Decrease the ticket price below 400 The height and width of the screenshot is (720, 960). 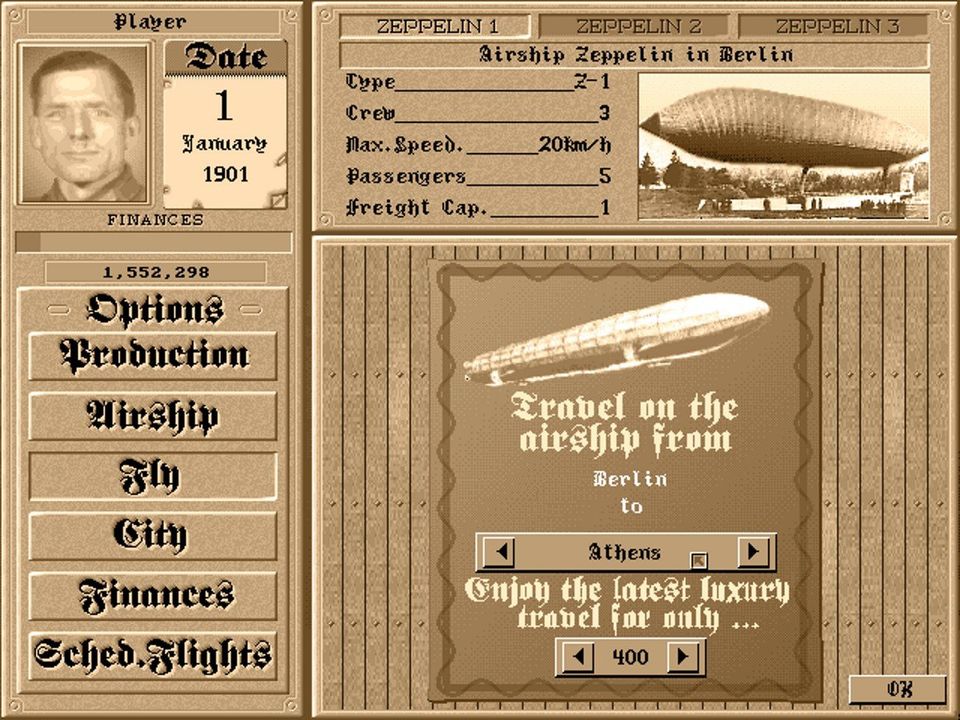click(x=575, y=657)
